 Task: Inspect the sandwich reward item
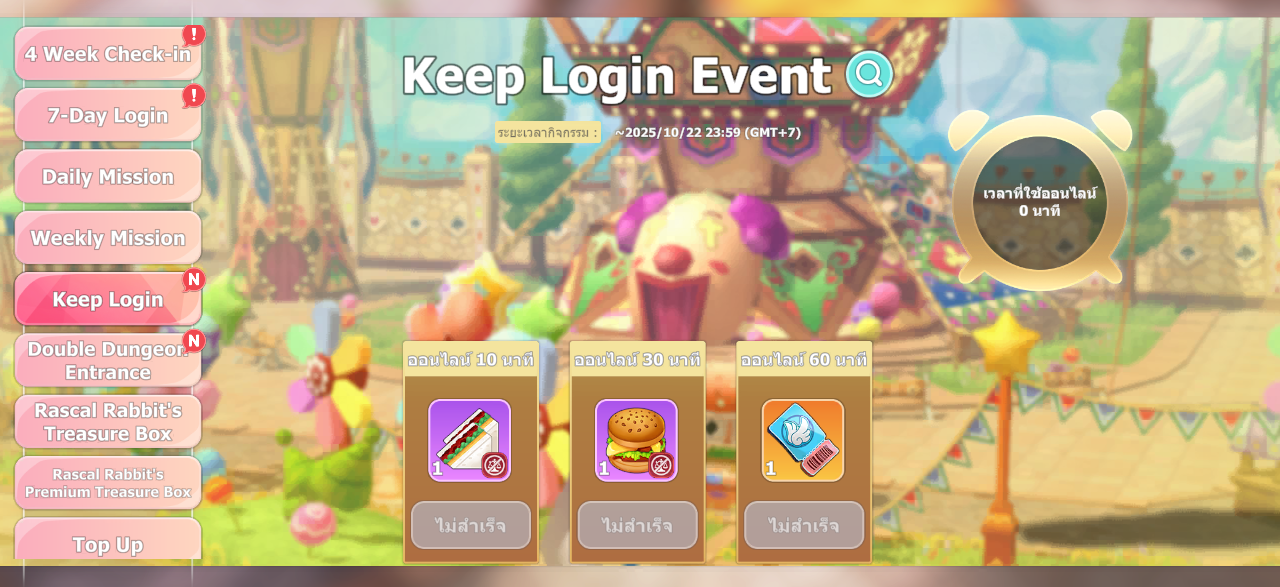click(469, 440)
